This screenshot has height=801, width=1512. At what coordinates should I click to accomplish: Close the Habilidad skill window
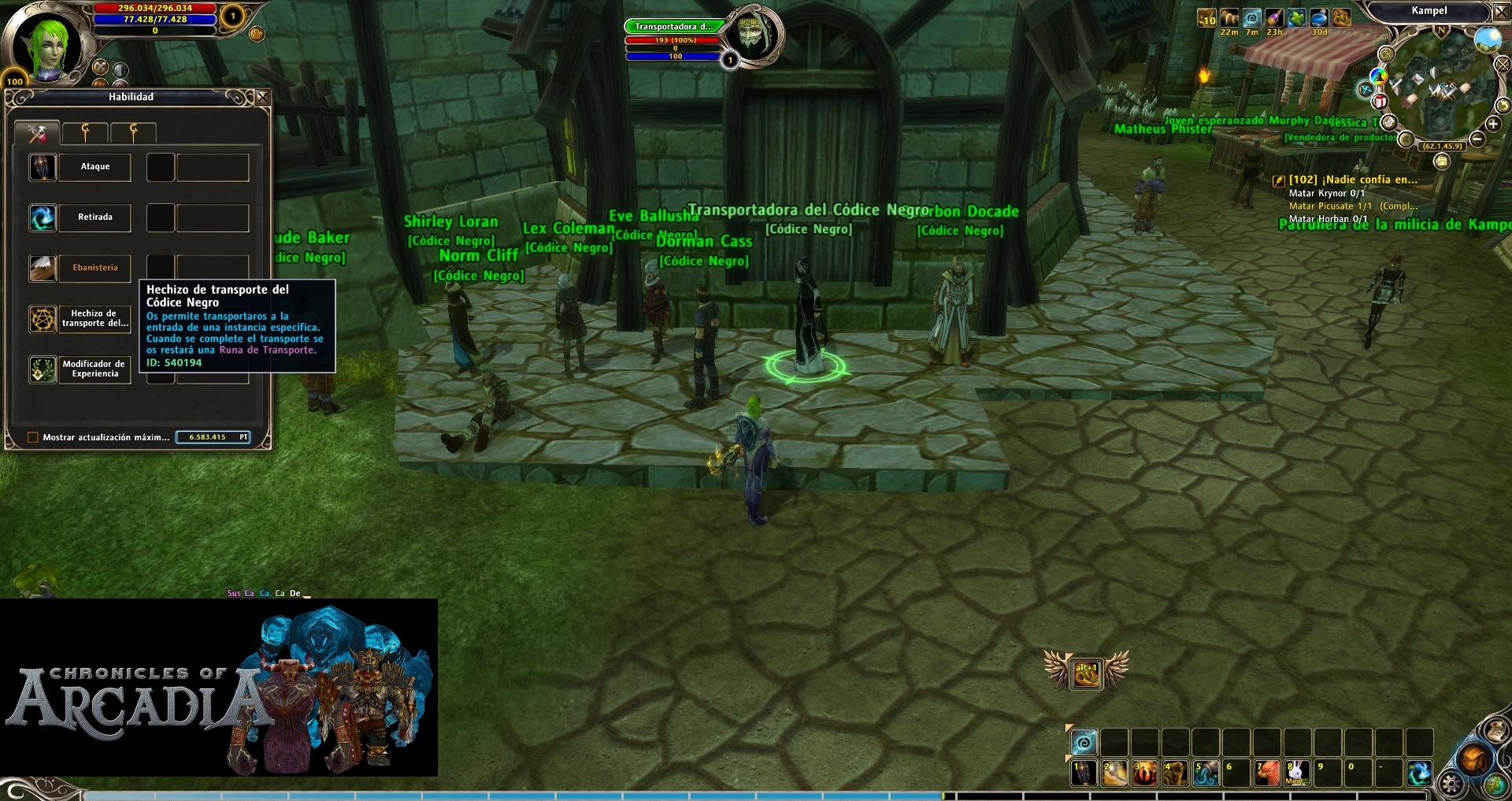point(263,97)
